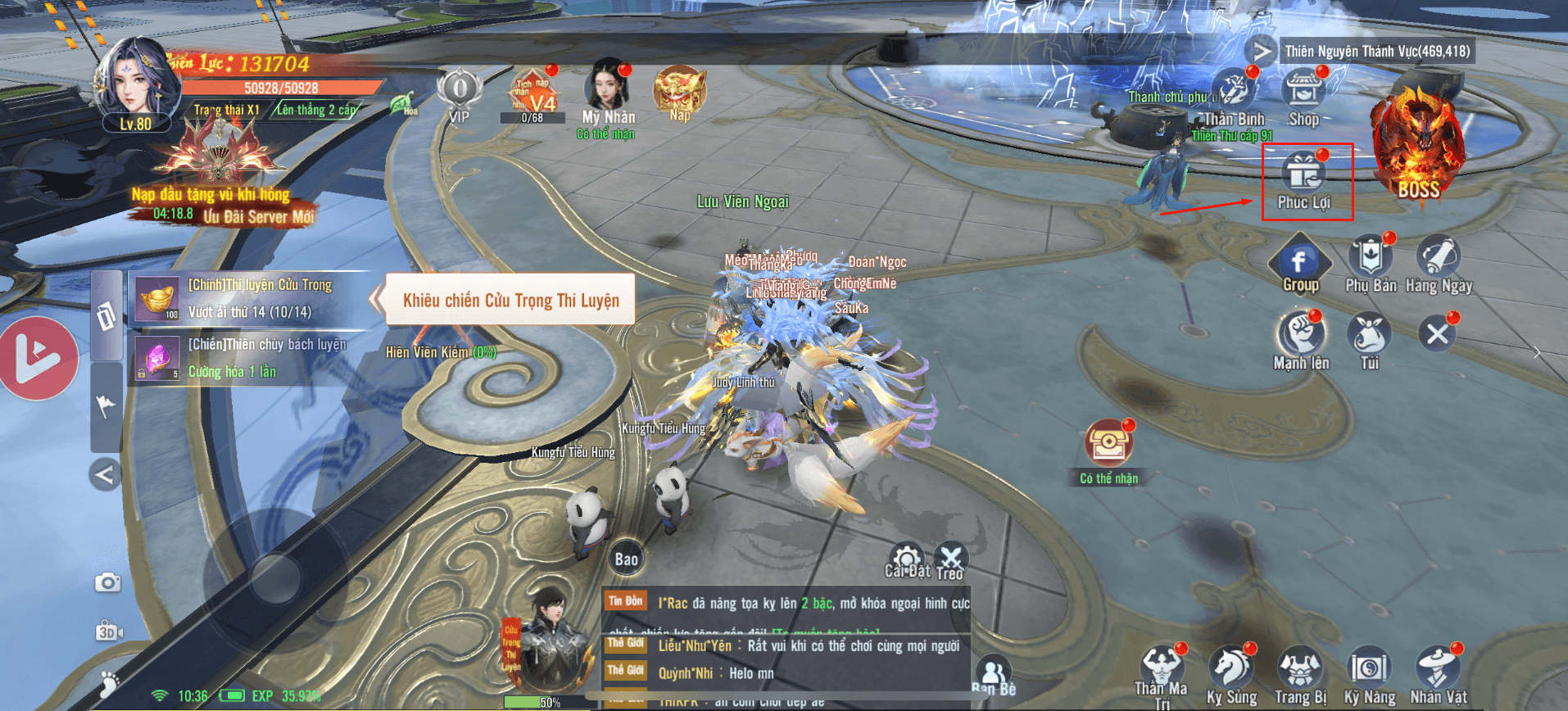Select the Thiên chùy bách luyện quest

(x=250, y=358)
